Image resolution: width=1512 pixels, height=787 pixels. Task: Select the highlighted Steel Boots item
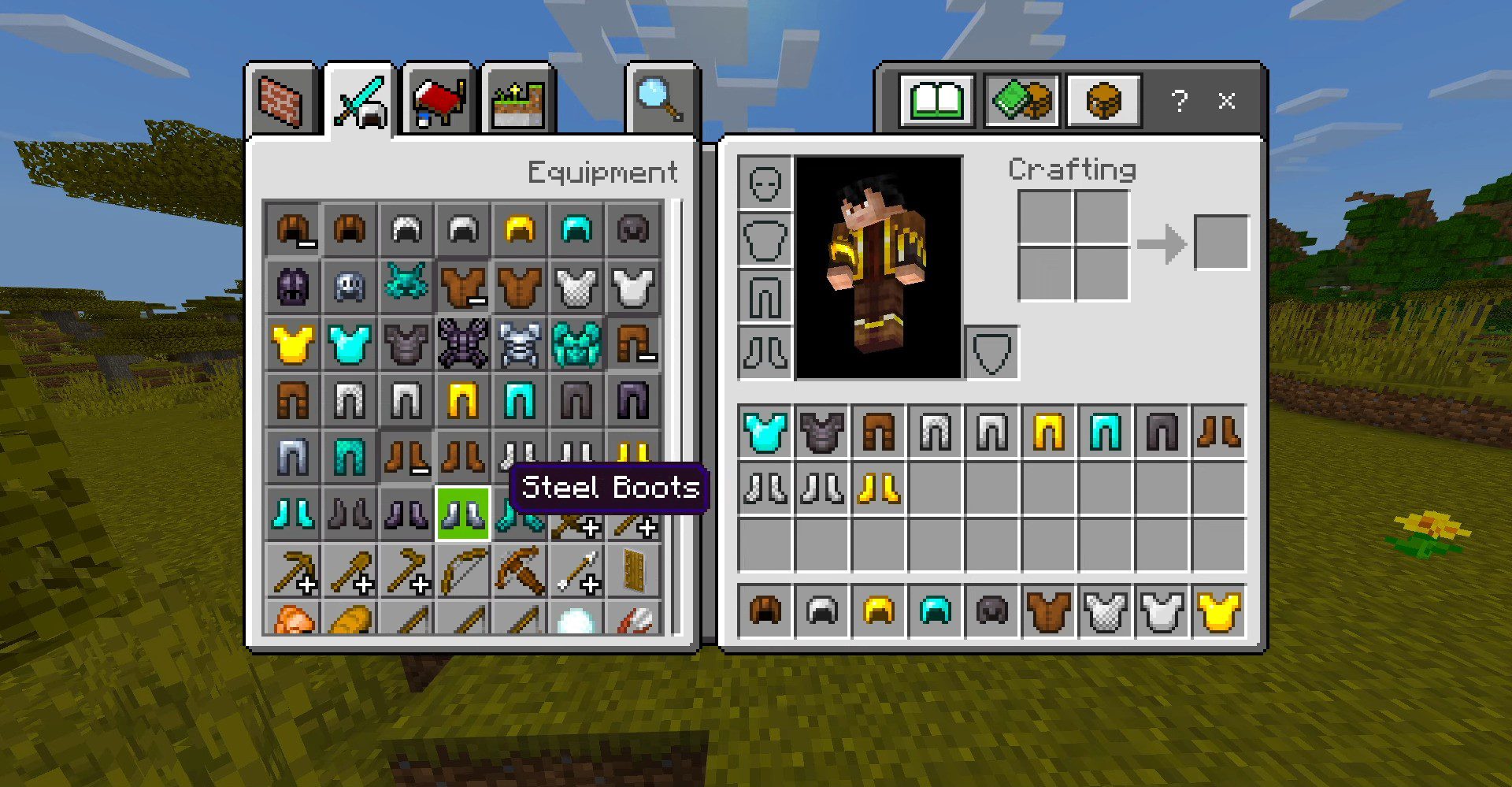pyautogui.click(x=462, y=514)
